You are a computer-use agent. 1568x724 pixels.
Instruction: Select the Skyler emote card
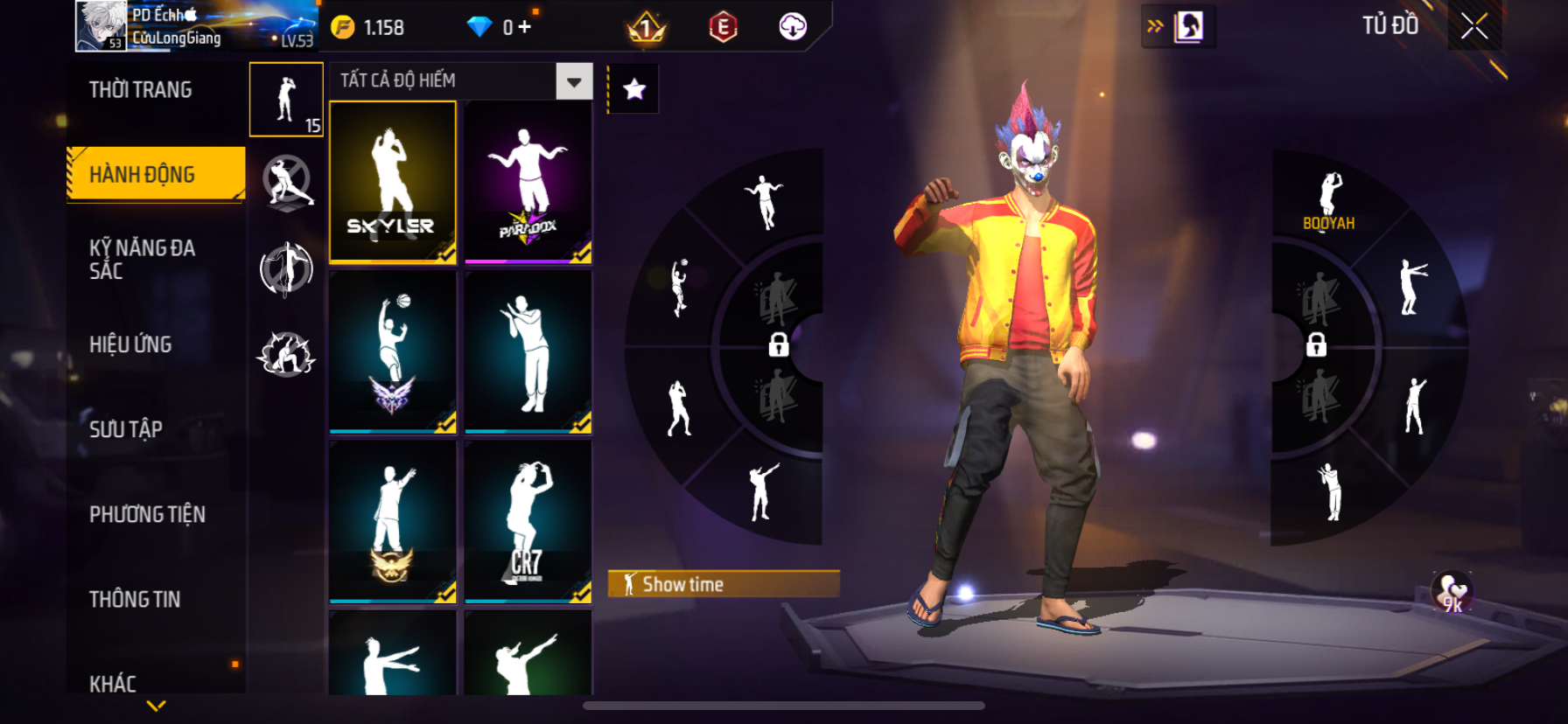tap(393, 182)
